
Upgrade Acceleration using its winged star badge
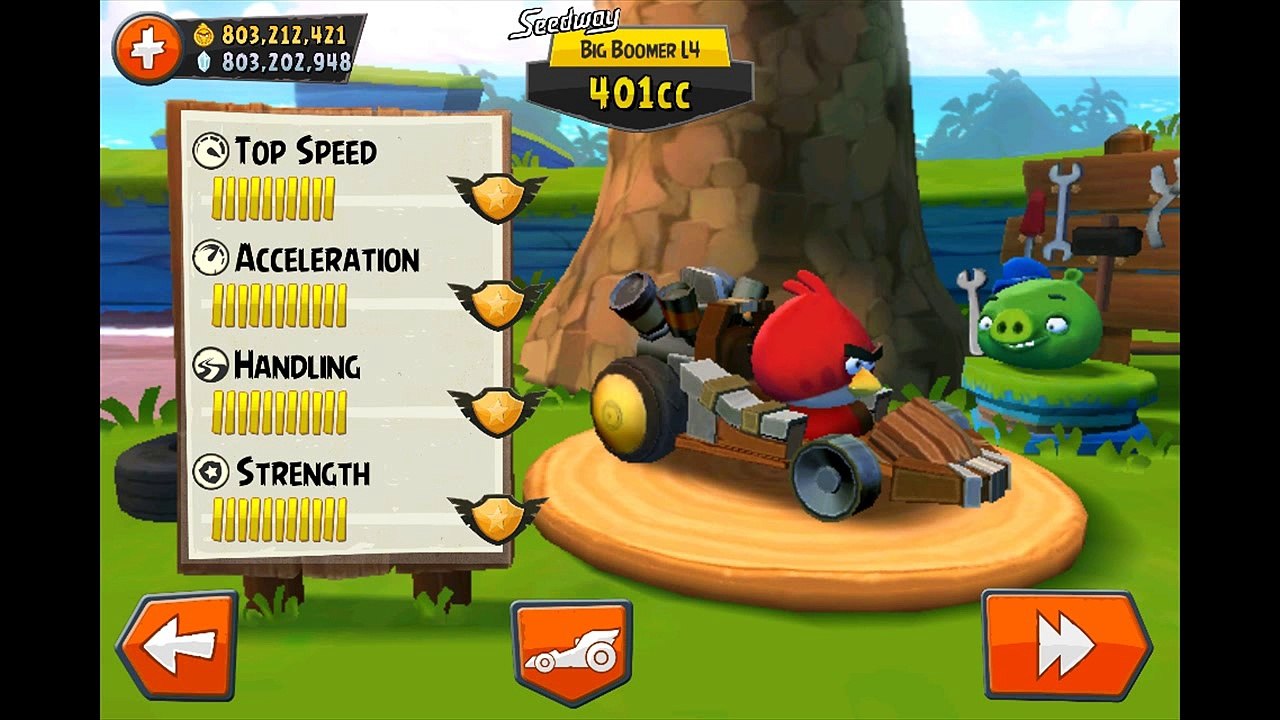[497, 303]
